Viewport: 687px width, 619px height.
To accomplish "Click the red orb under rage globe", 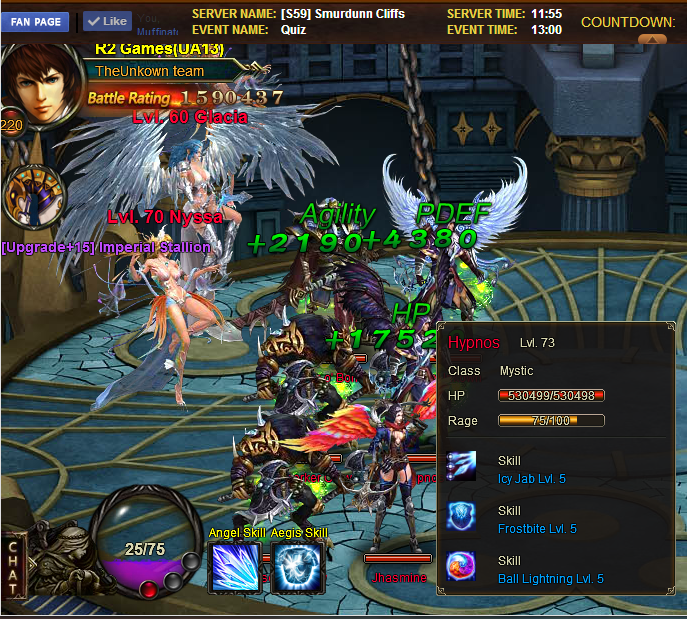I will (x=148, y=589).
